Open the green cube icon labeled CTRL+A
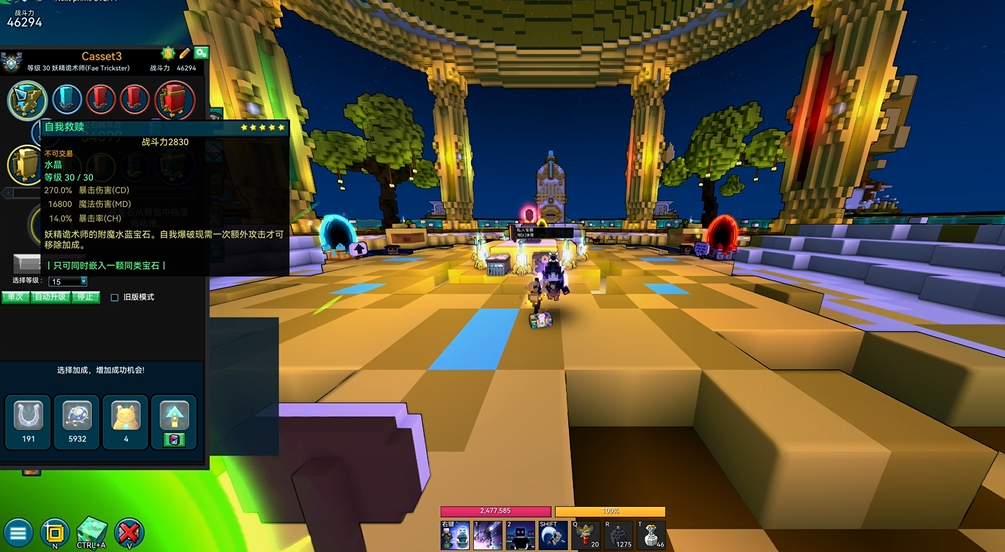Screen dimensions: 1005x552 (x=91, y=530)
